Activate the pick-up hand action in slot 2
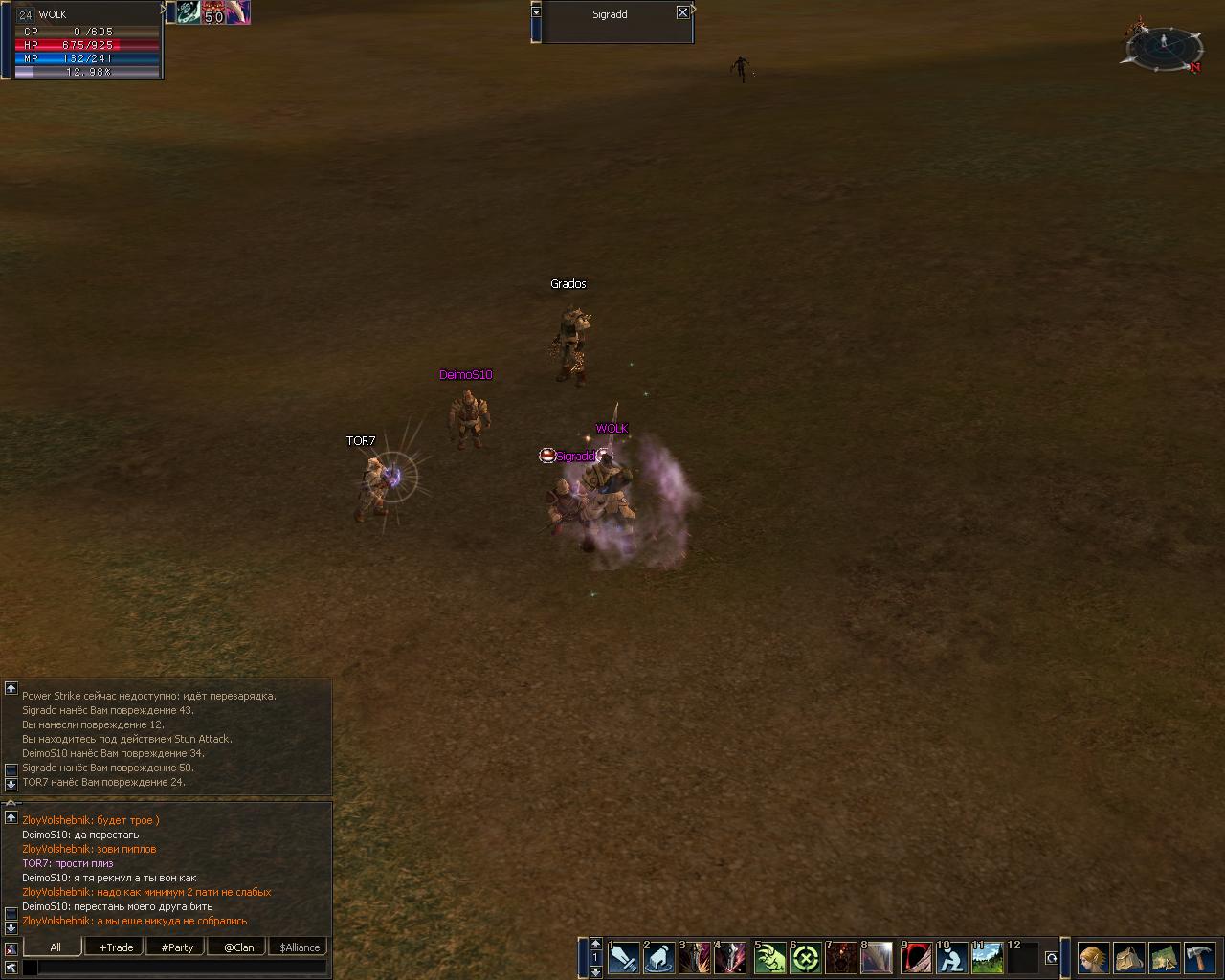The width and height of the screenshot is (1225, 980). (x=659, y=957)
